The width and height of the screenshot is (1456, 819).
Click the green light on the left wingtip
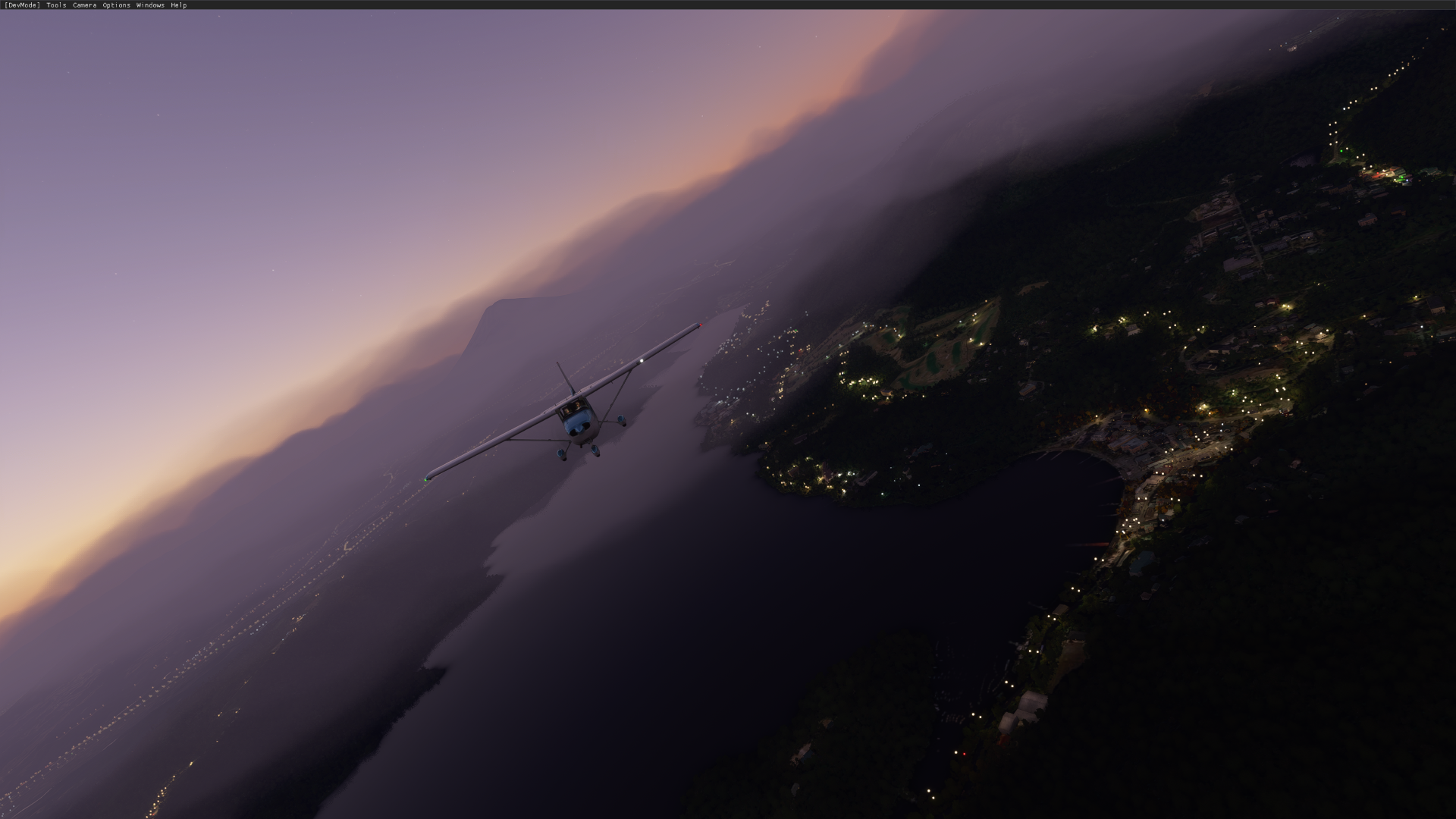[425, 479]
